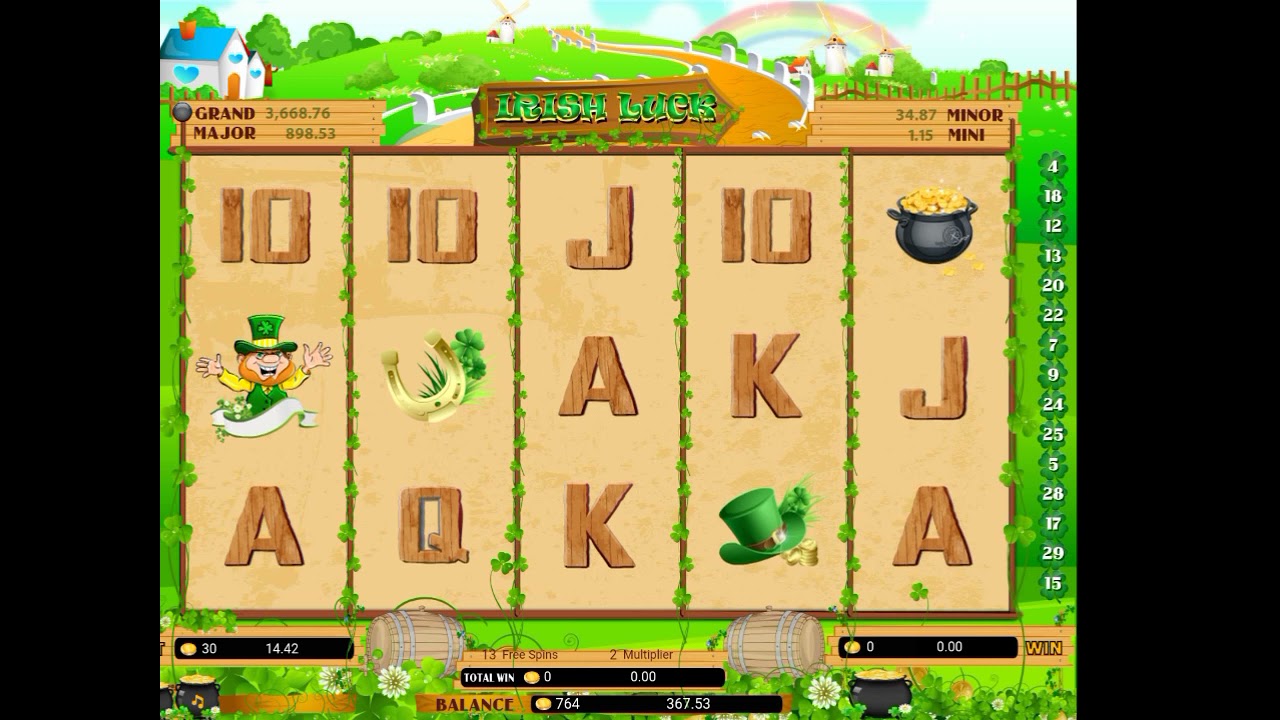The image size is (1280, 720).
Task: Highlight payline number 7
Action: click(1052, 345)
